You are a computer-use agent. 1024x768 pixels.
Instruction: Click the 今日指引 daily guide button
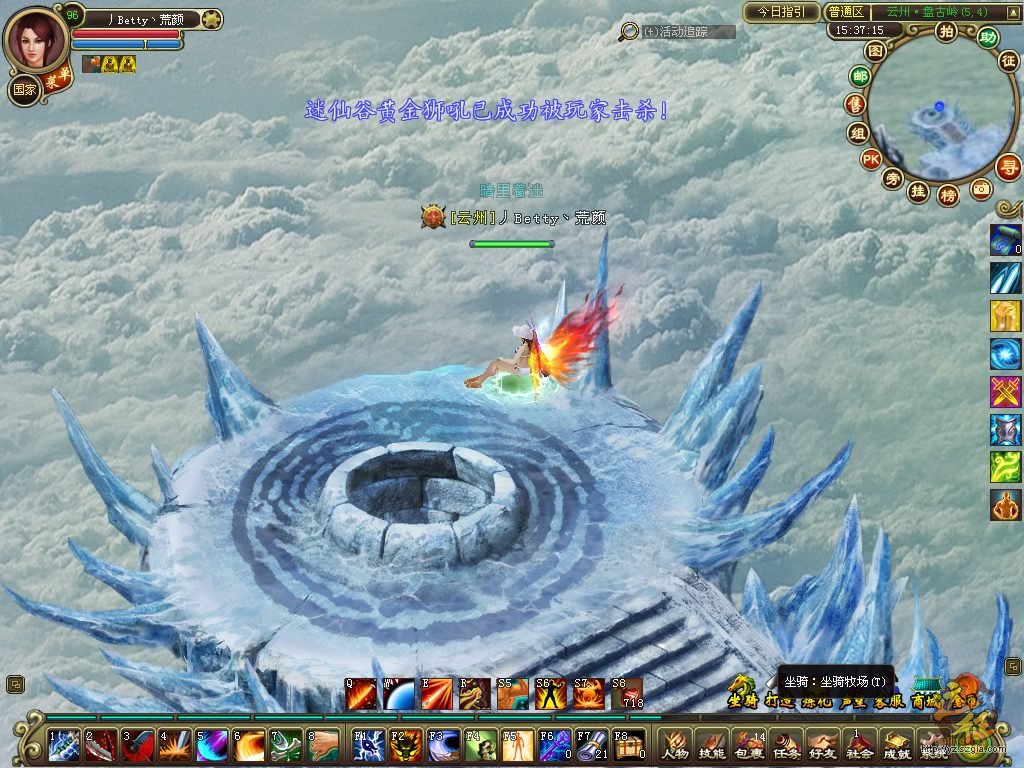coord(781,12)
